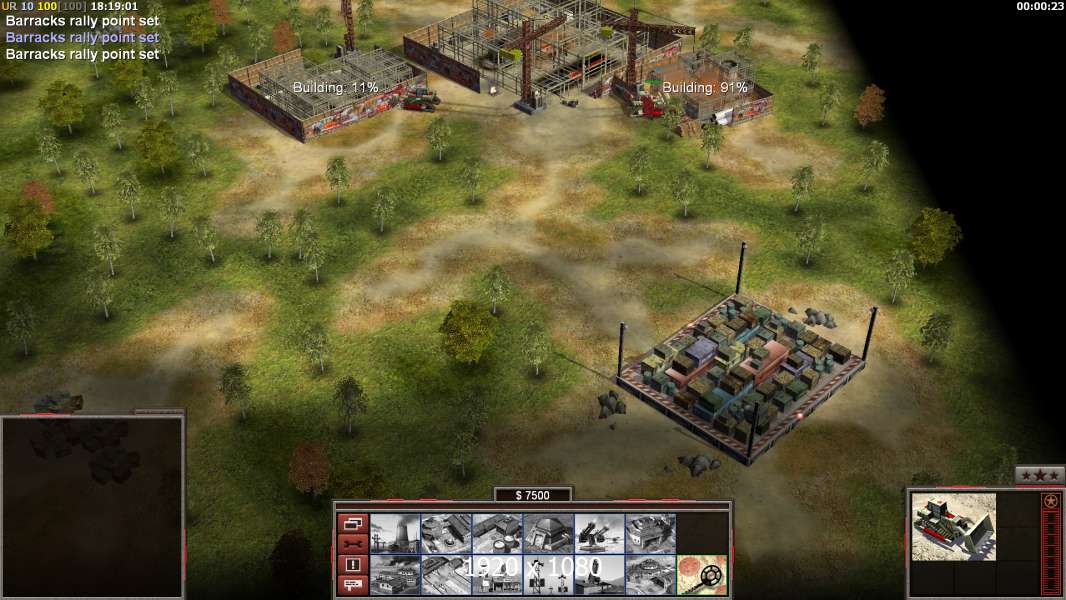Screen dimensions: 1066x600
Task: Select the Gattling Cannon defense icon
Action: click(x=599, y=533)
